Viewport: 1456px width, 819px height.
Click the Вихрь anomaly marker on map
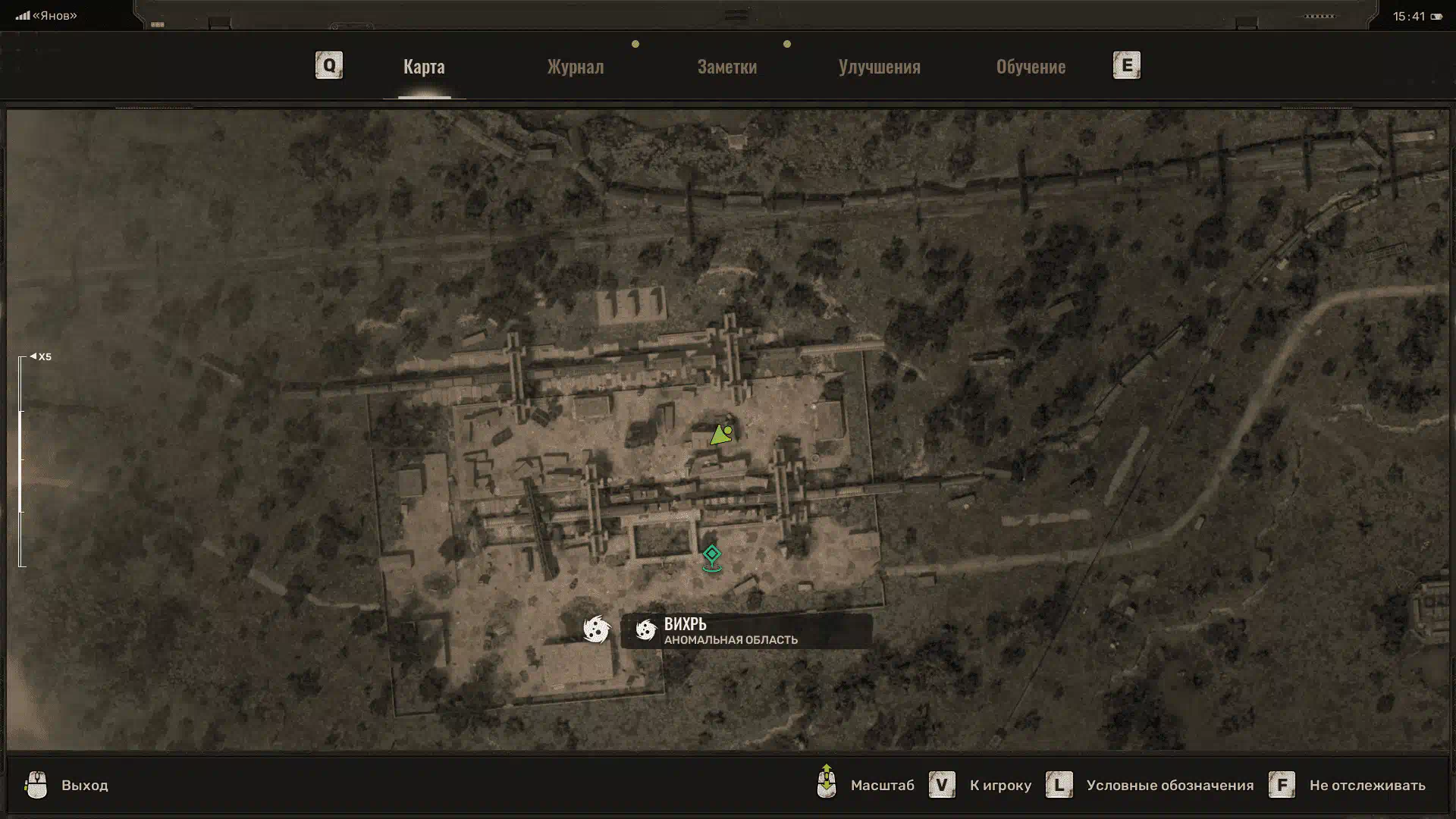point(597,629)
